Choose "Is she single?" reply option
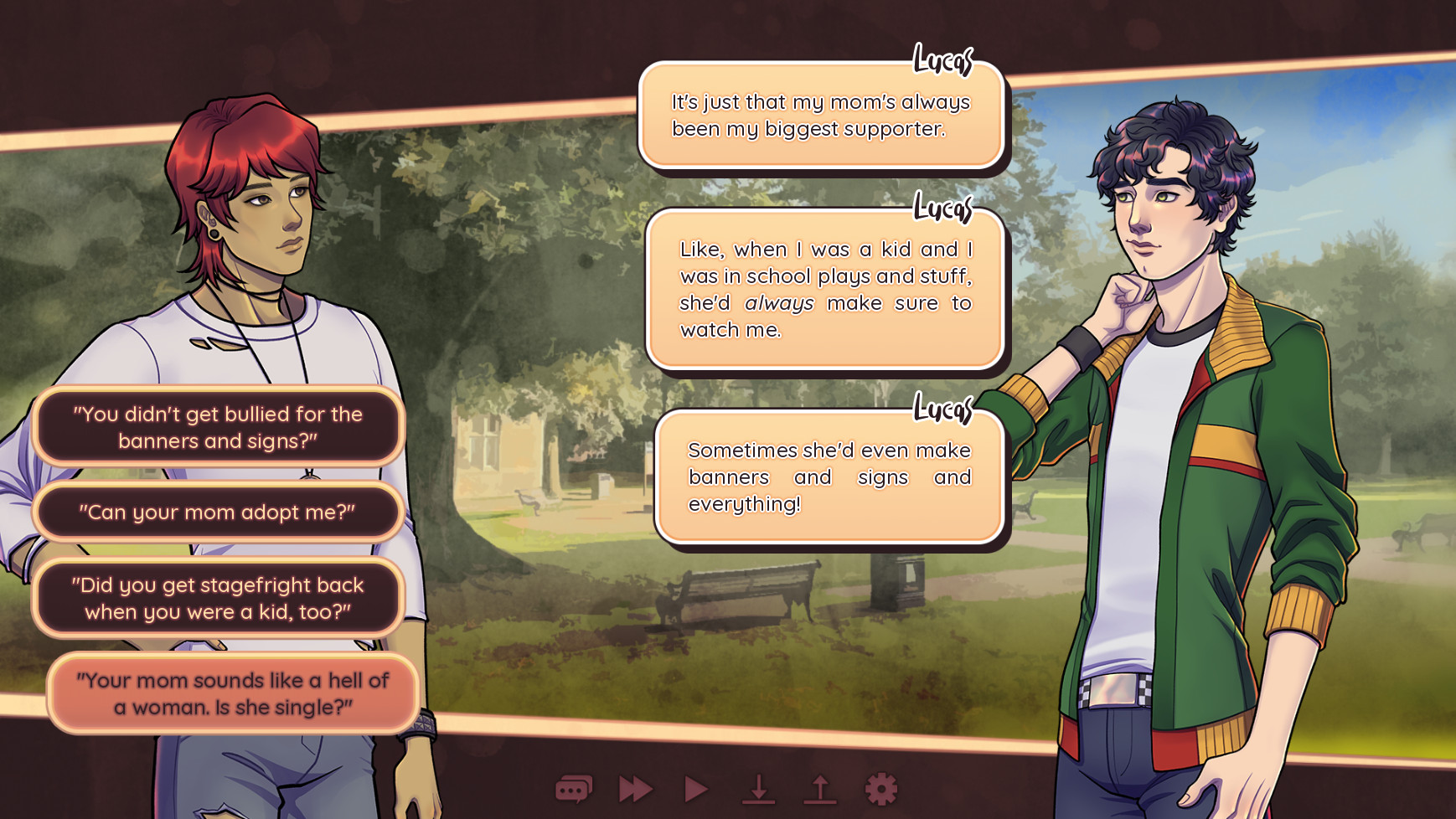The width and height of the screenshot is (1456, 819). pyautogui.click(x=233, y=693)
